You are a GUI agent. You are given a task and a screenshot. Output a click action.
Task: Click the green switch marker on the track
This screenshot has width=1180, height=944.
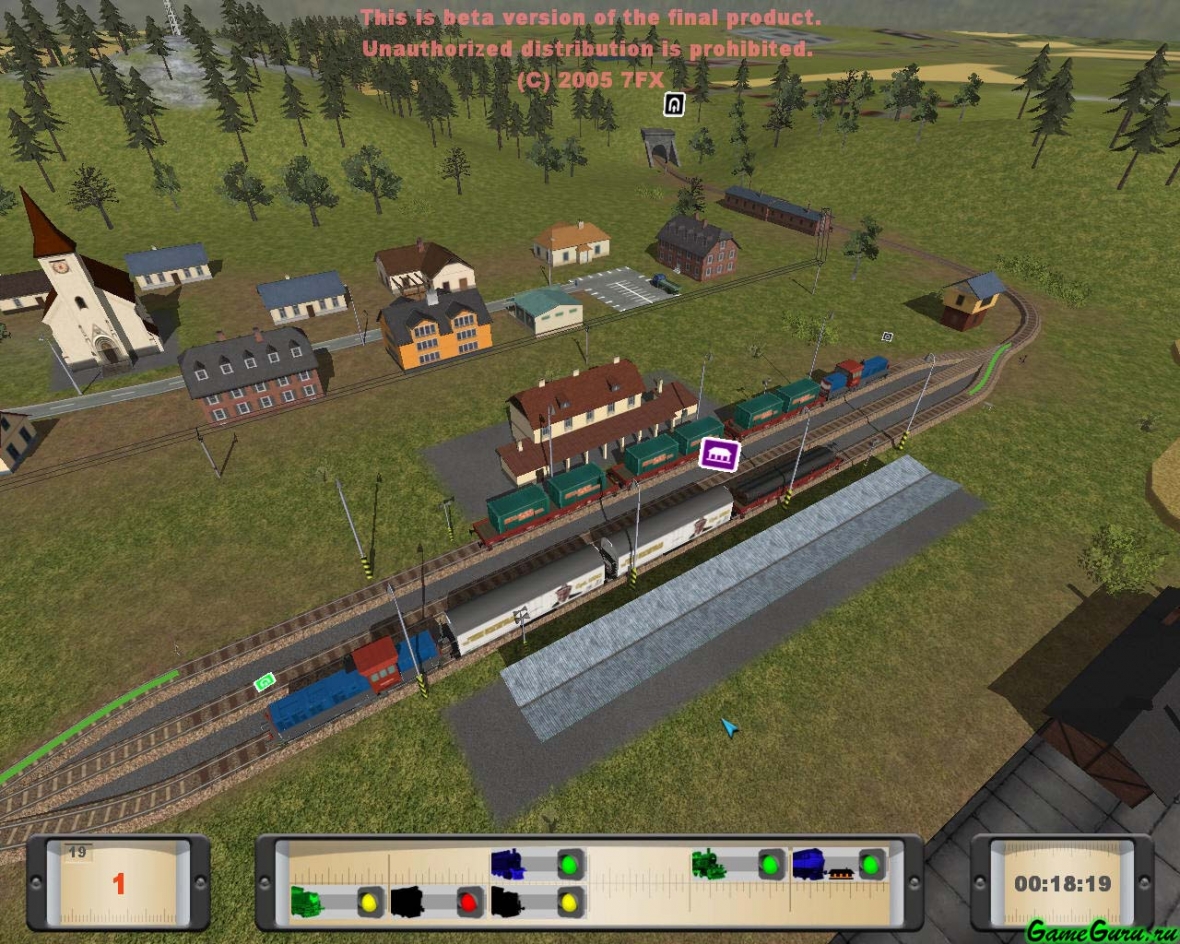264,683
